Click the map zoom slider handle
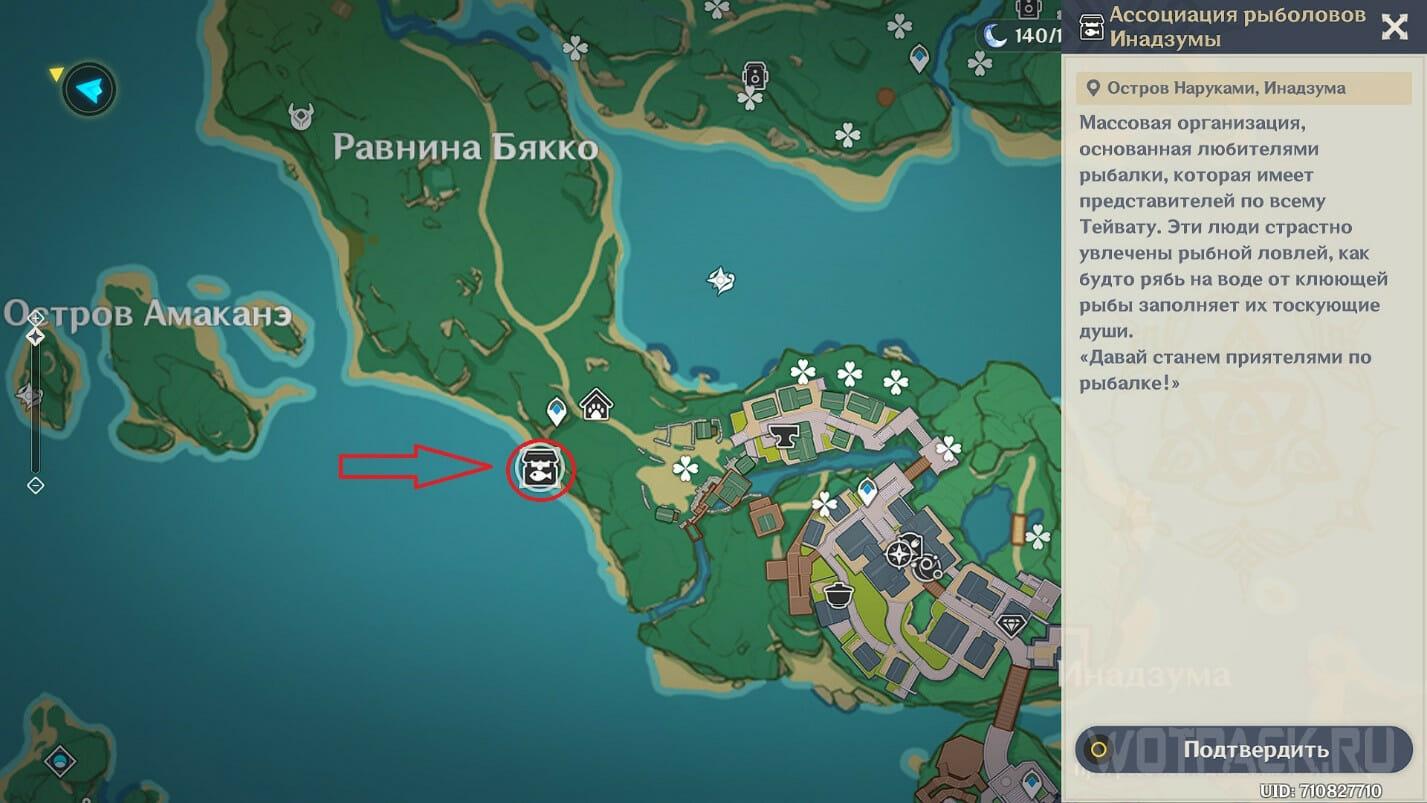The image size is (1427, 803). pos(35,337)
